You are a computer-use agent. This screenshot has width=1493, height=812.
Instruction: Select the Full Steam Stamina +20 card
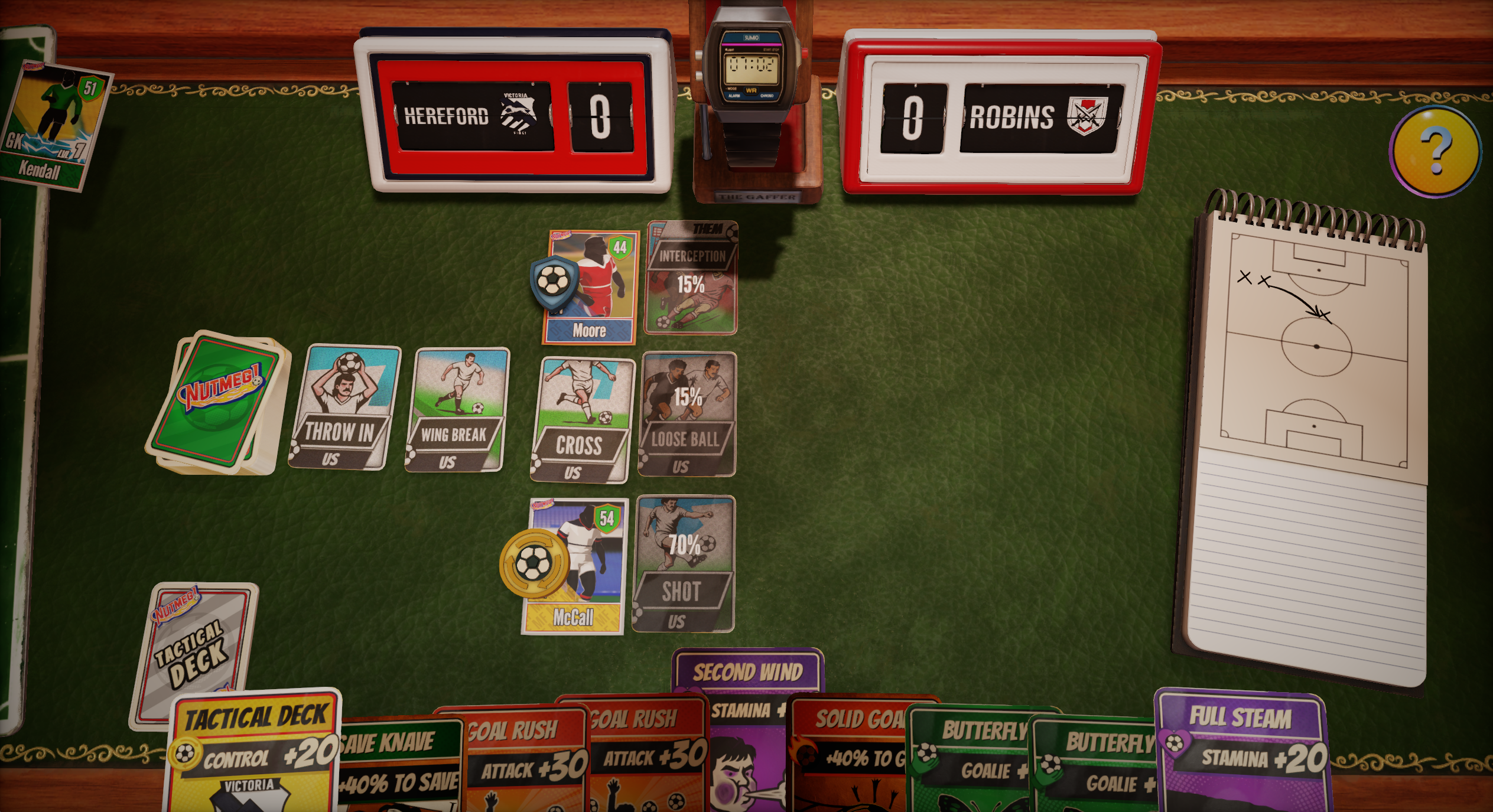click(x=1241, y=750)
